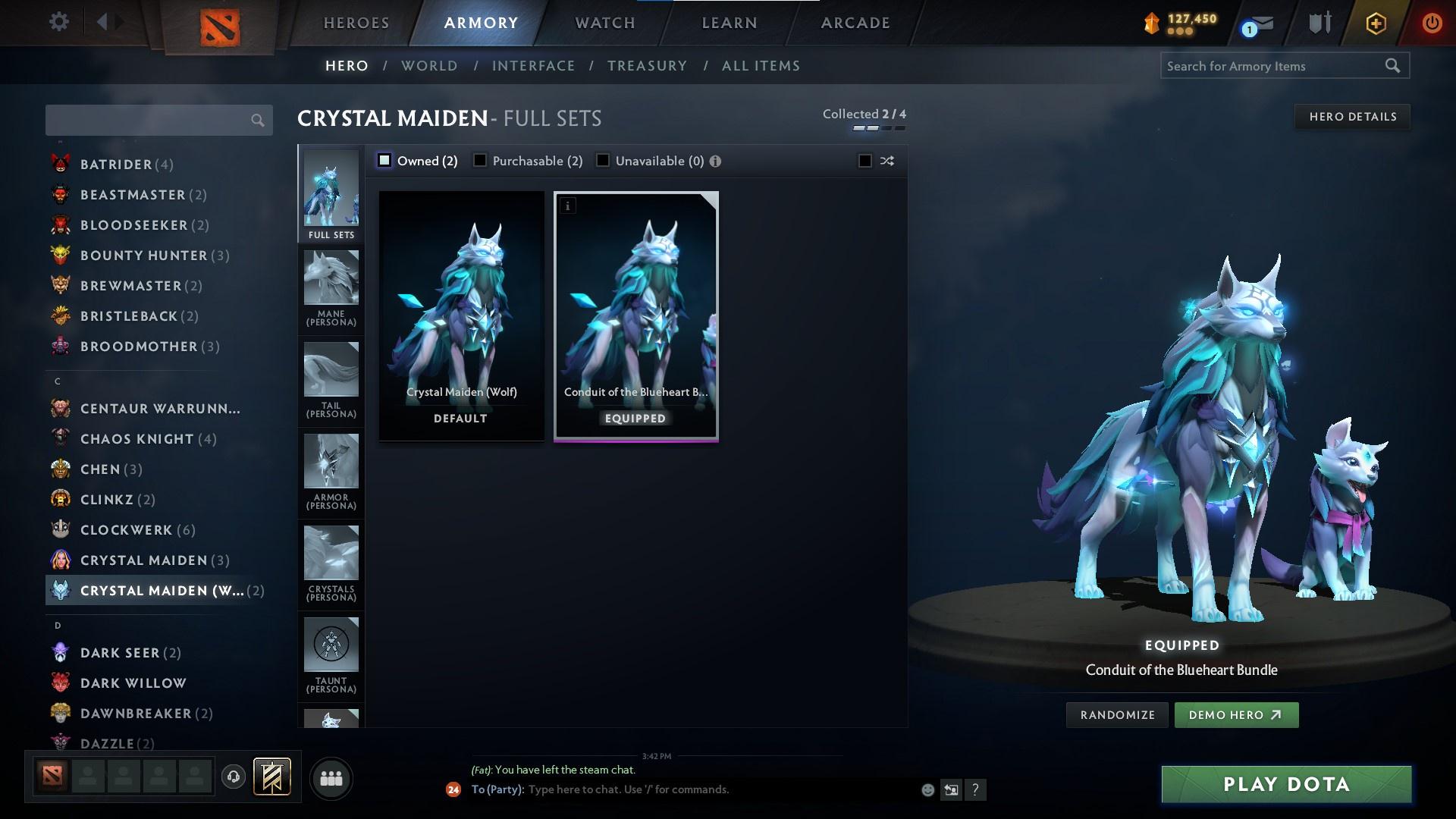Click the red power icon to exit Dota
The height and width of the screenshot is (819, 1456).
(1432, 23)
